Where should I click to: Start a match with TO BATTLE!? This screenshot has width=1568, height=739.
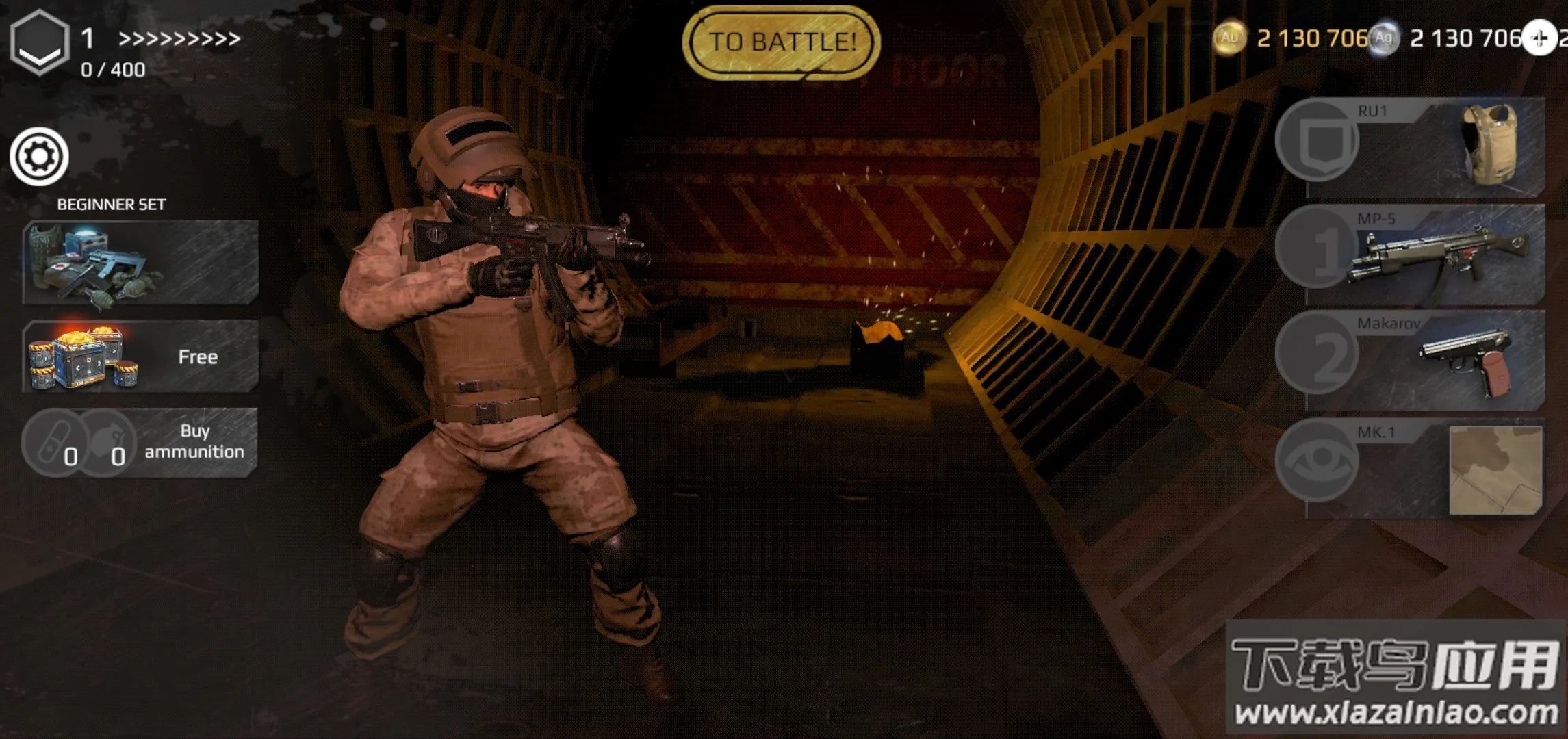pyautogui.click(x=782, y=42)
